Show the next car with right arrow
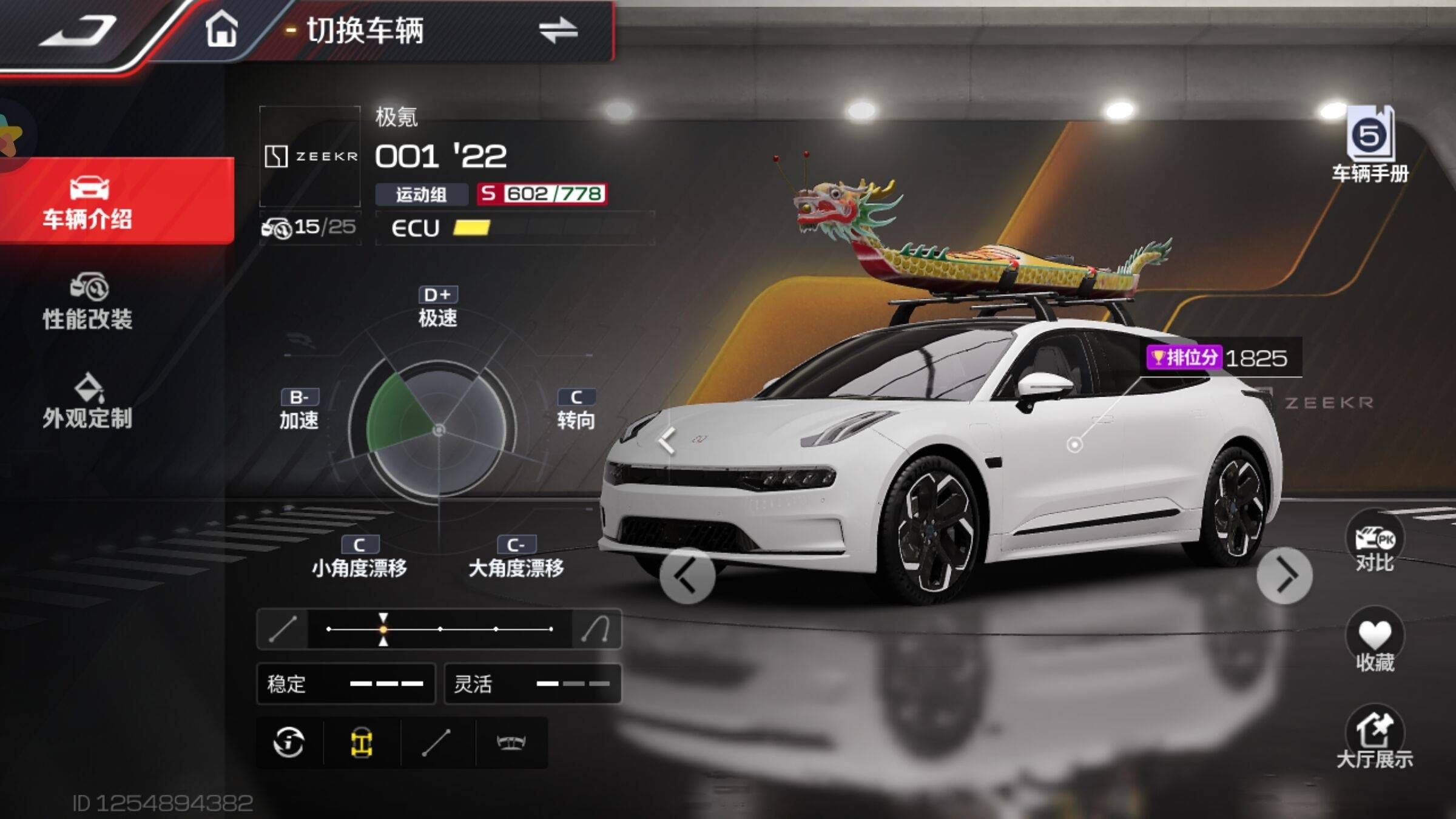This screenshot has height=819, width=1456. 1284,576
